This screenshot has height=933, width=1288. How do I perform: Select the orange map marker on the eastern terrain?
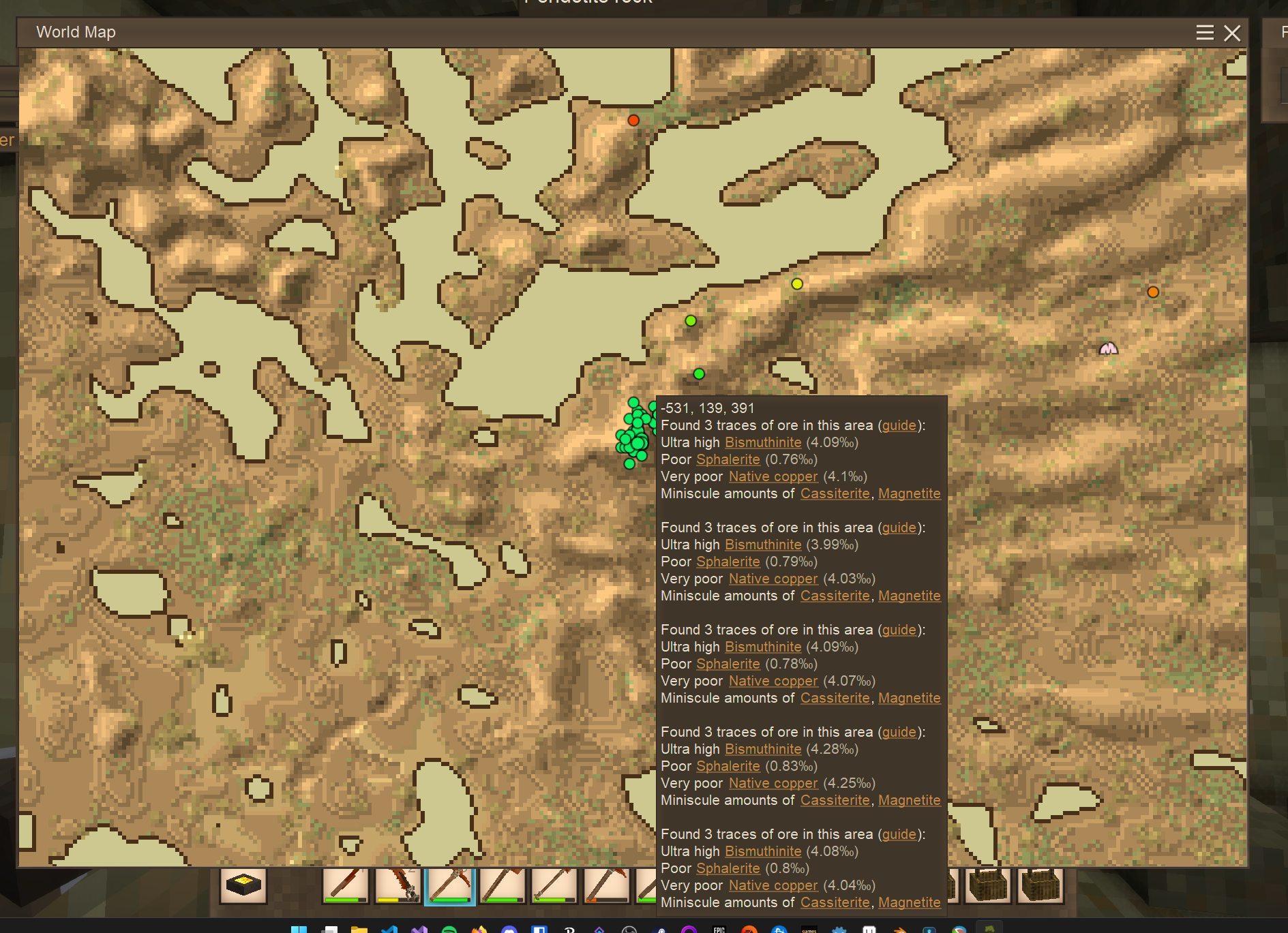point(1153,292)
